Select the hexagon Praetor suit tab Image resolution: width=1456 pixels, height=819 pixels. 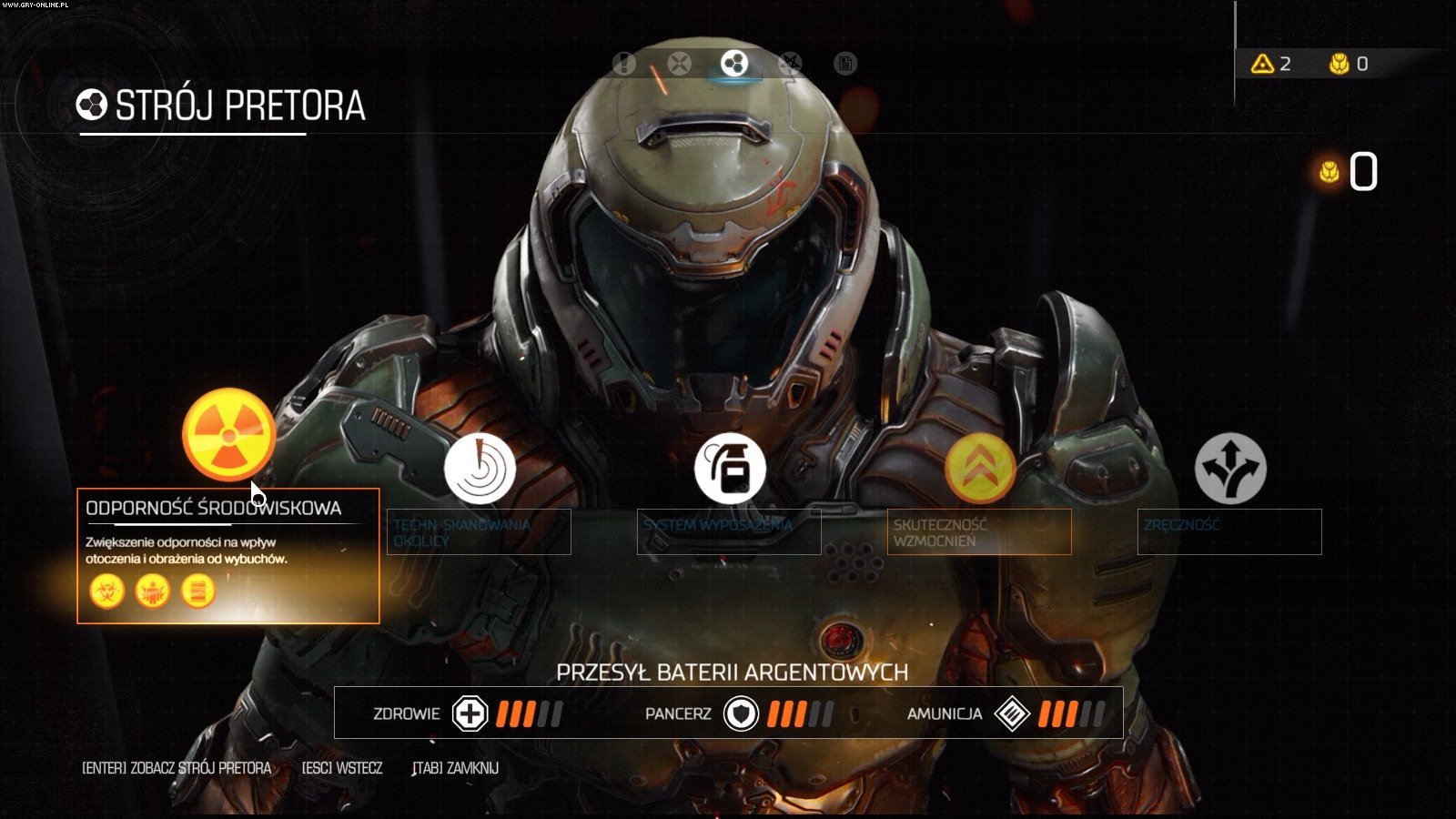734,64
